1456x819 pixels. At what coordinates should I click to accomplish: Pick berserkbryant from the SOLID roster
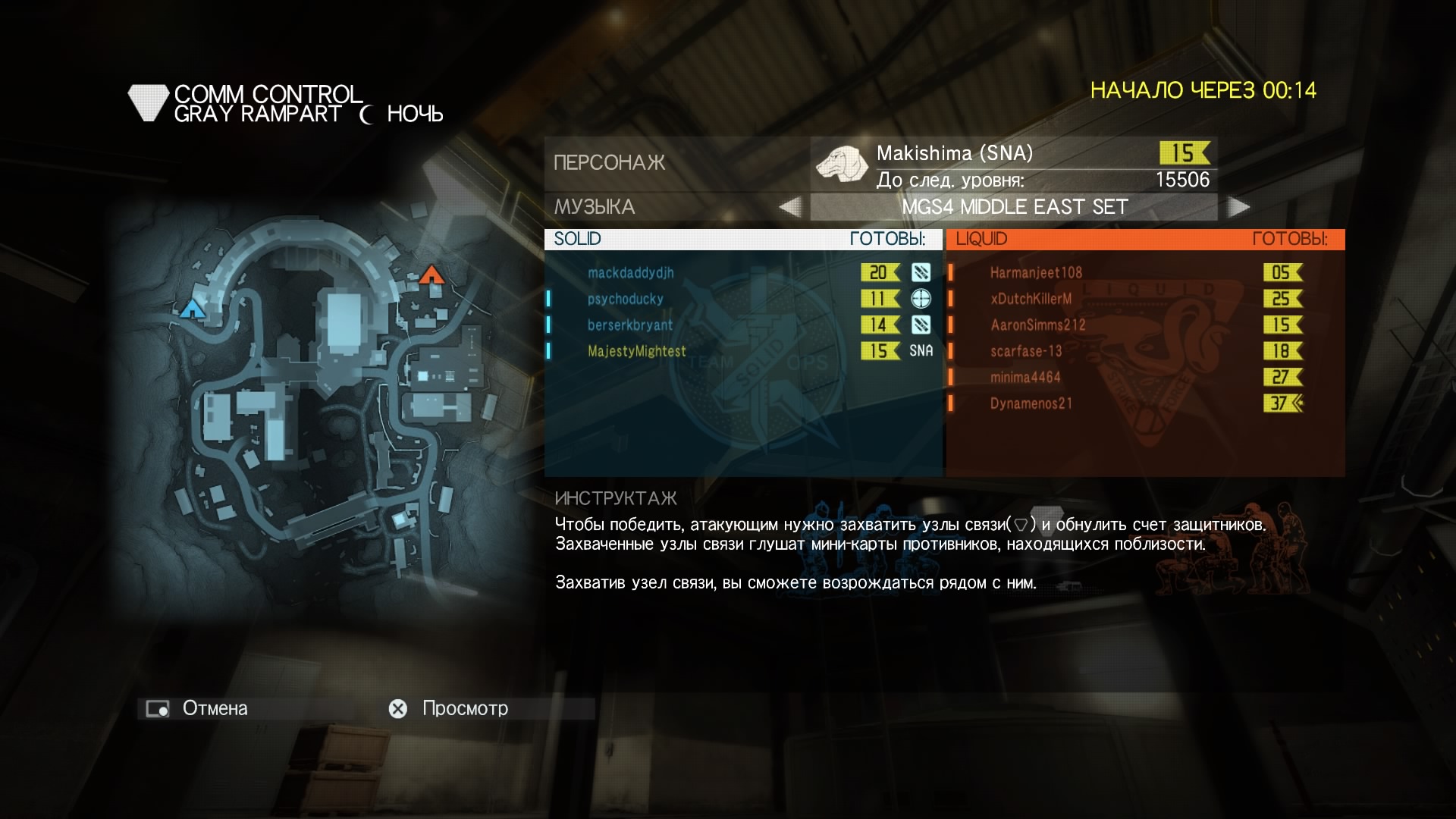pyautogui.click(x=629, y=325)
